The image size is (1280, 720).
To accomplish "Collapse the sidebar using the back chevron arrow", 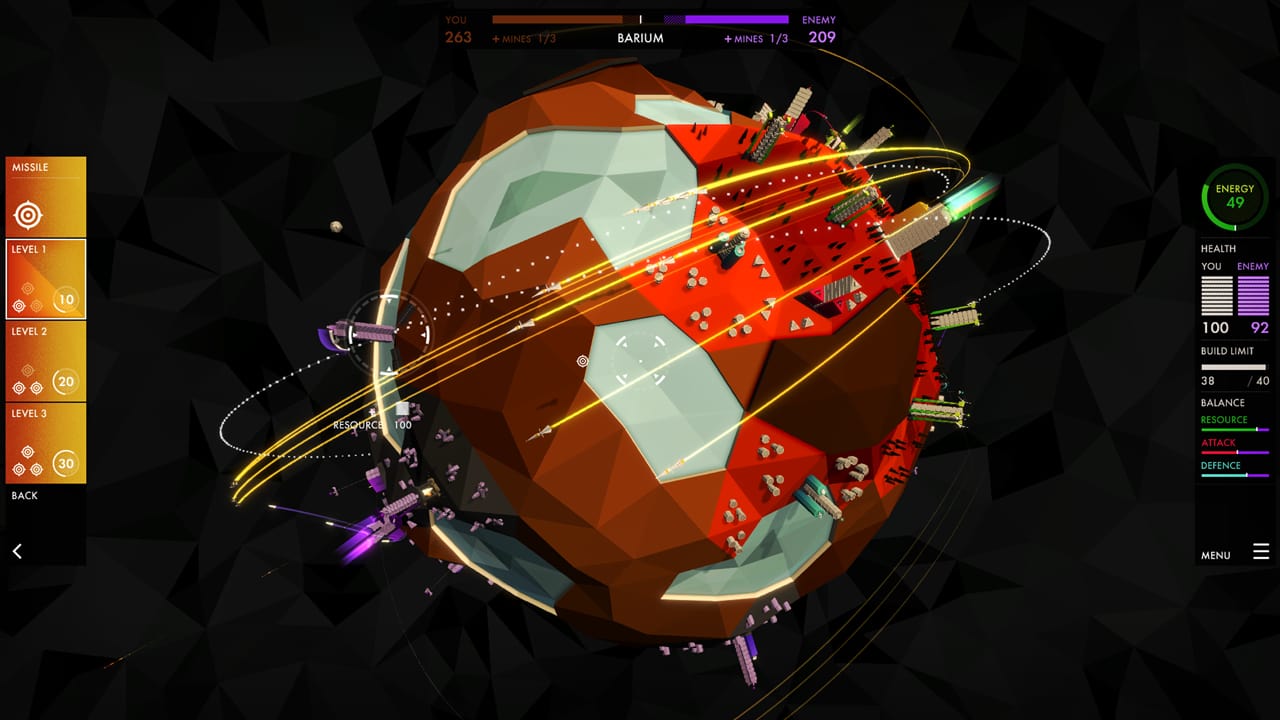I will (x=18, y=550).
